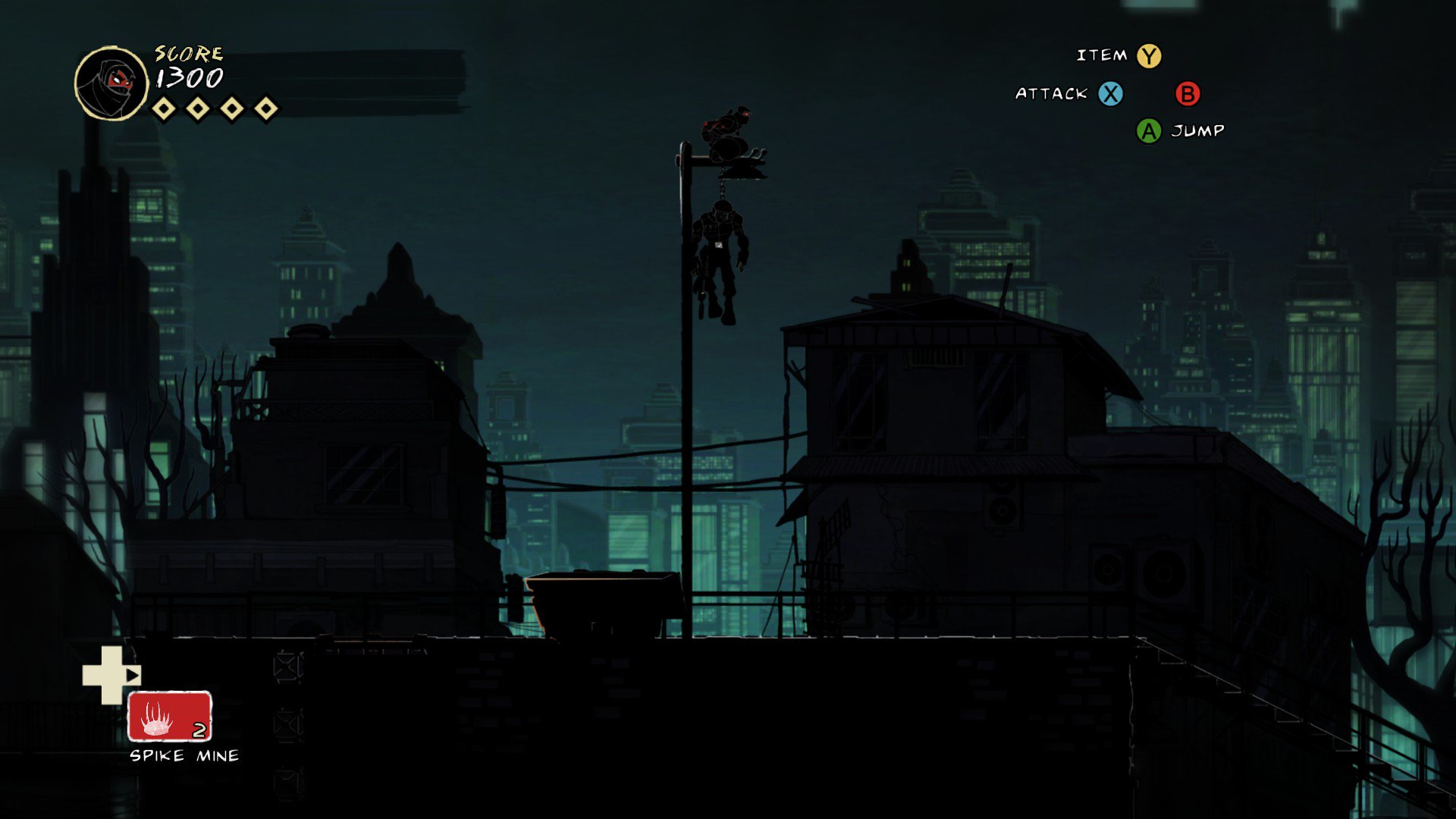
Task: Click the ninja portrait icon
Action: tap(111, 83)
